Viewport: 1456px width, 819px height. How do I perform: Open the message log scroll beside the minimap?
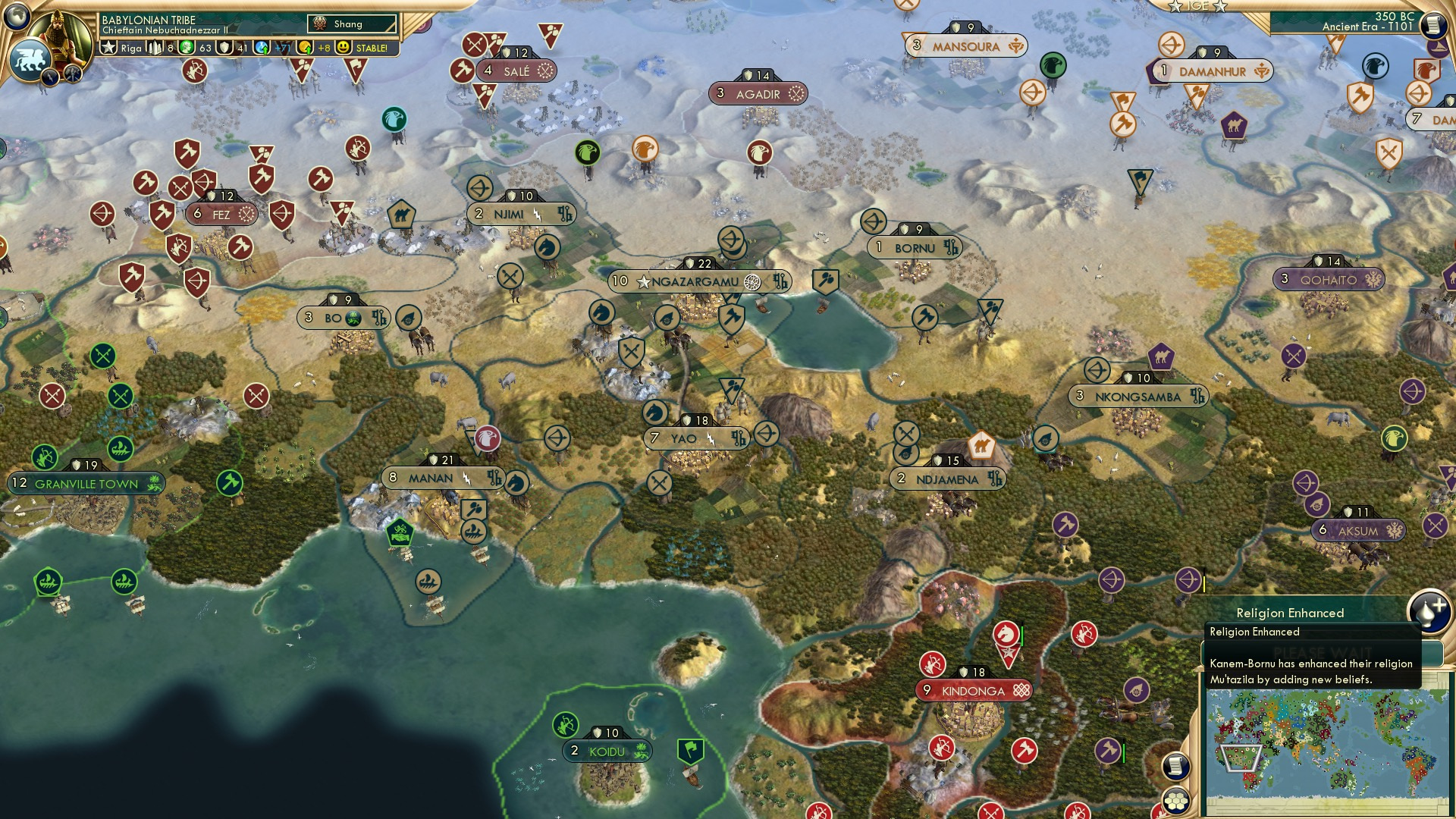1175,765
